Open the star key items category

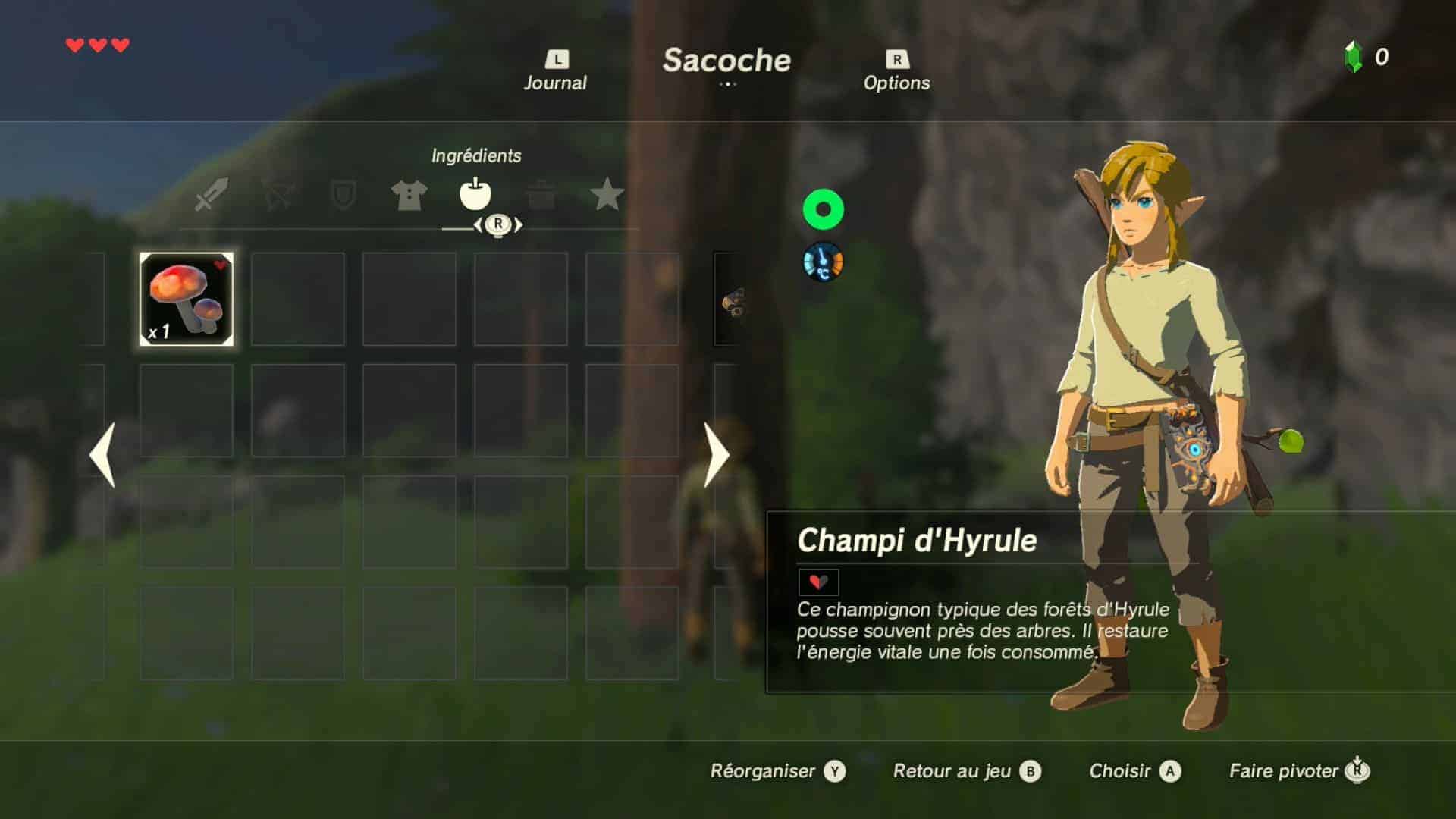pos(607,195)
